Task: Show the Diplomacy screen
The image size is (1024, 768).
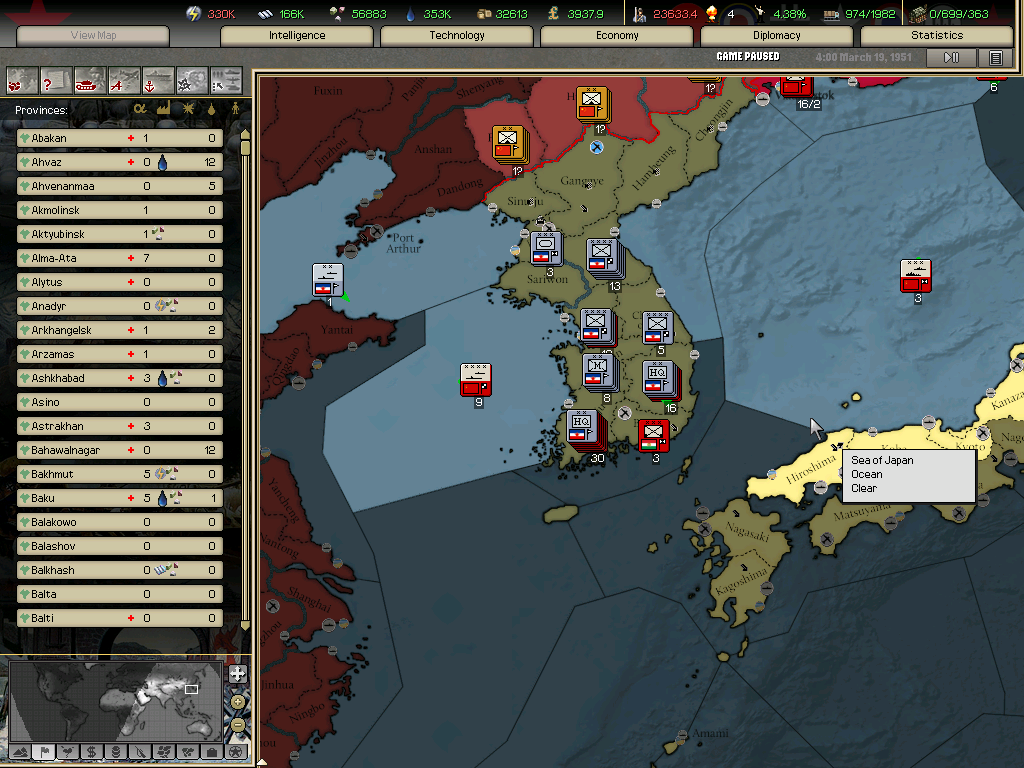Action: [x=777, y=35]
